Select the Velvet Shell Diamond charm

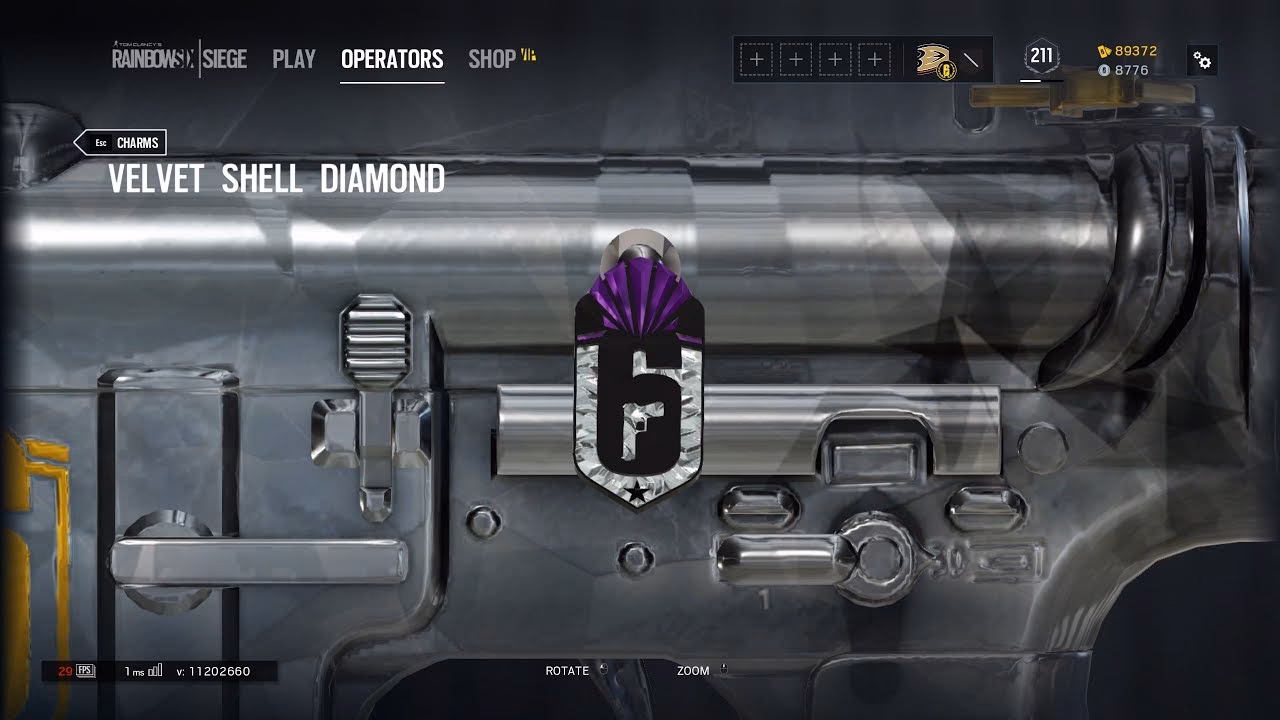tap(638, 390)
